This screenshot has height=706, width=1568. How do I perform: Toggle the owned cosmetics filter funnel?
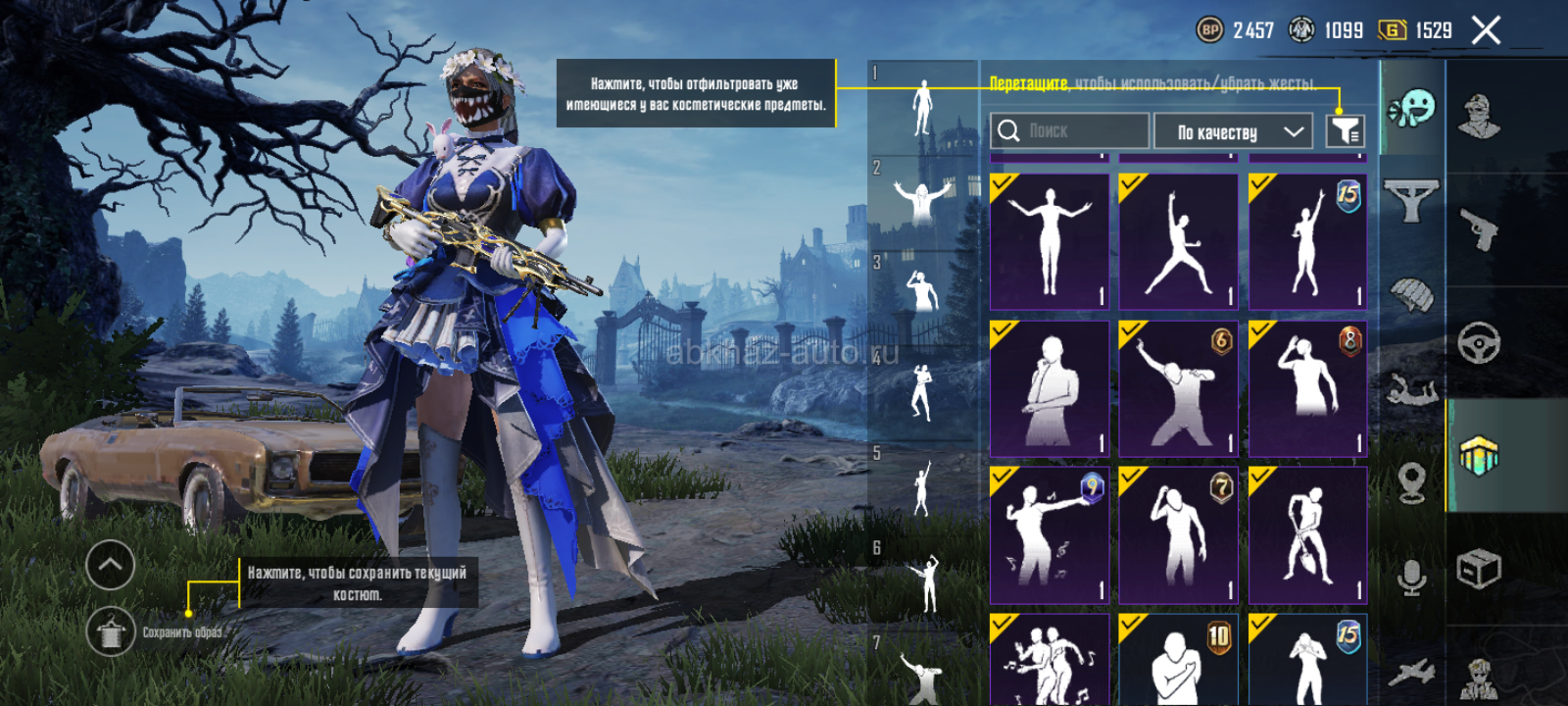pyautogui.click(x=1346, y=130)
